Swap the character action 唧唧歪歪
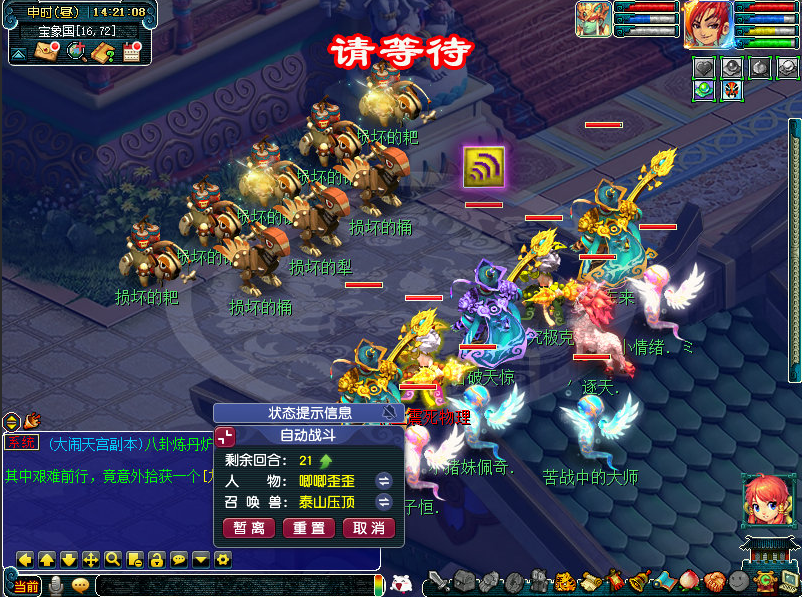Screen dimensions: 802x597 pyautogui.click(x=382, y=481)
